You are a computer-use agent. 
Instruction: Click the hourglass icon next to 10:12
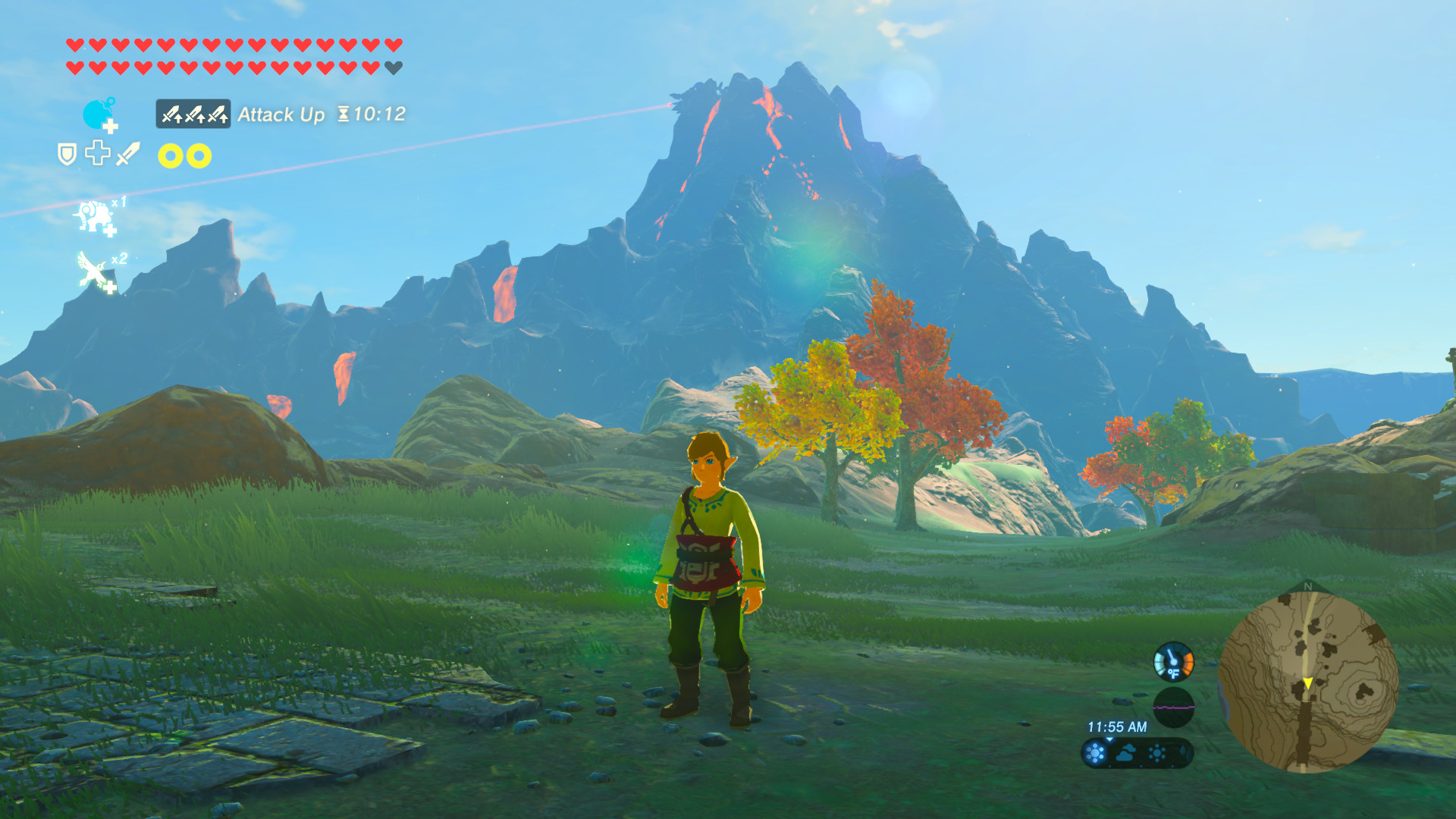coord(344,113)
